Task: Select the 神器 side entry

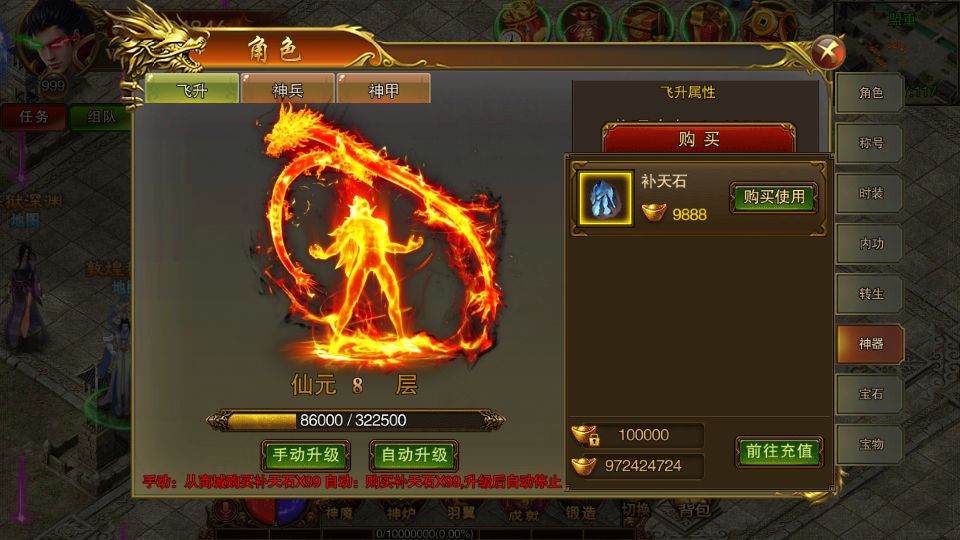Action: tap(871, 344)
